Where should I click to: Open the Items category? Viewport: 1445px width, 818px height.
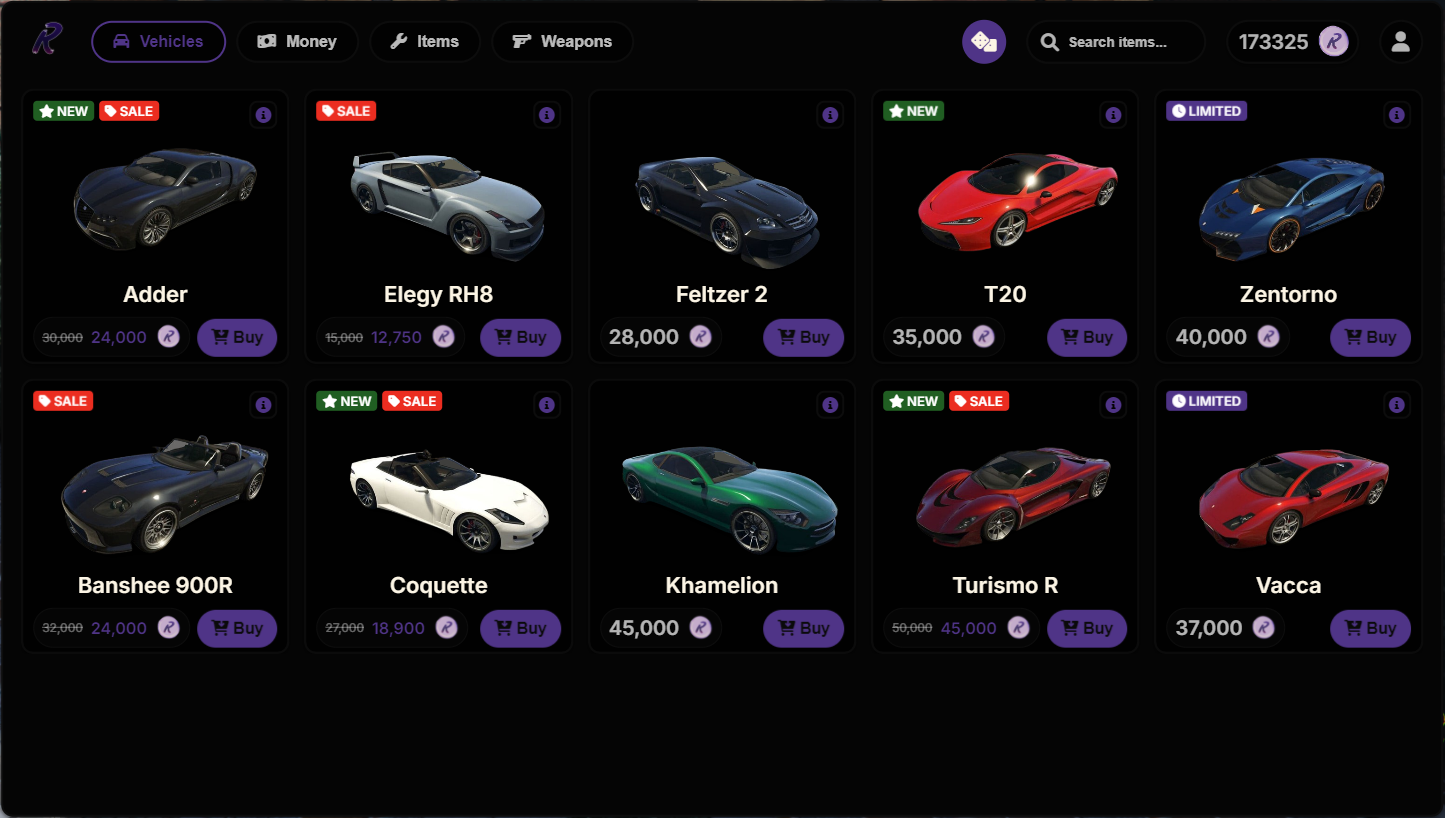[424, 42]
